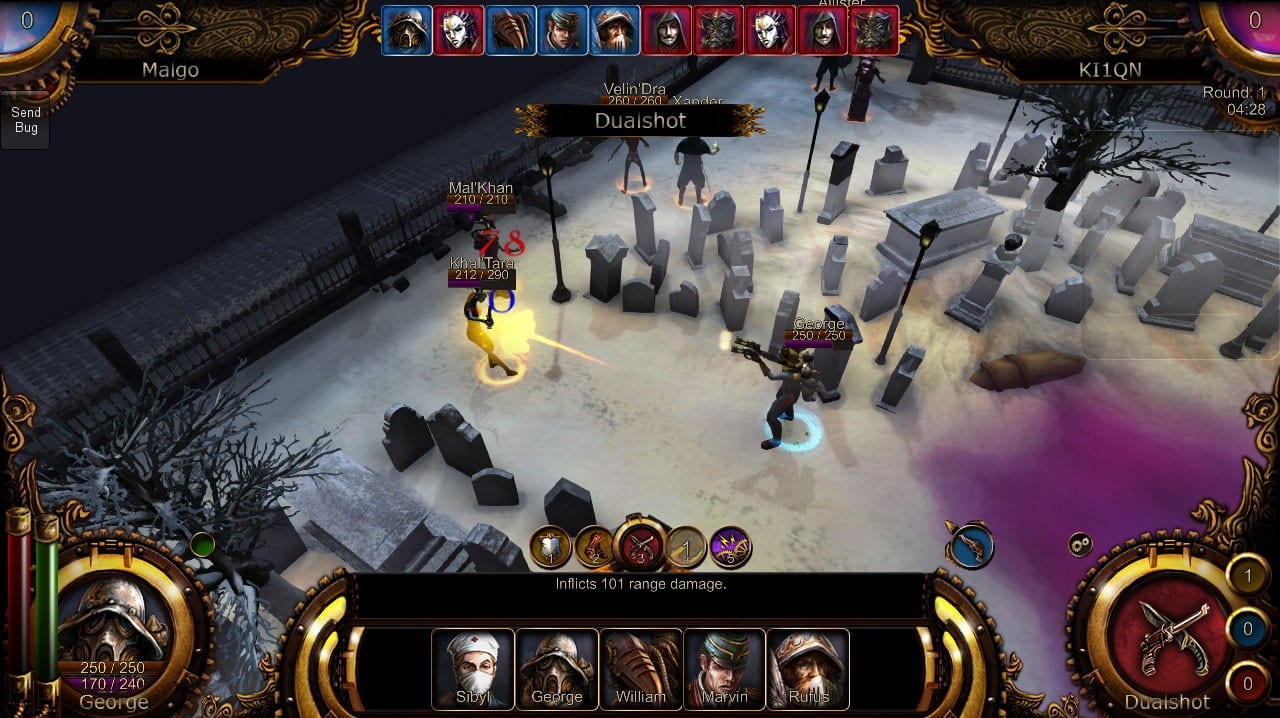This screenshot has width=1280, height=718.
Task: Open the gears settings button
Action: pos(1079,545)
